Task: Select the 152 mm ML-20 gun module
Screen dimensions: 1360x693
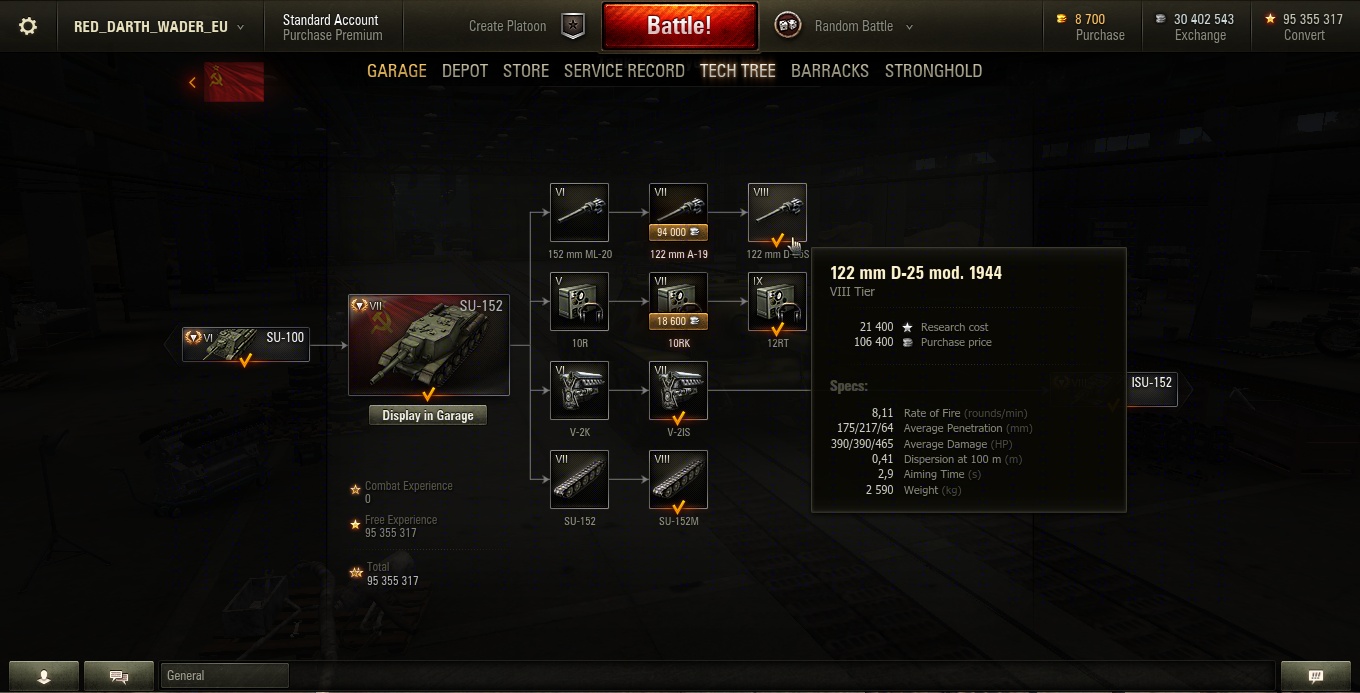Action: click(579, 213)
